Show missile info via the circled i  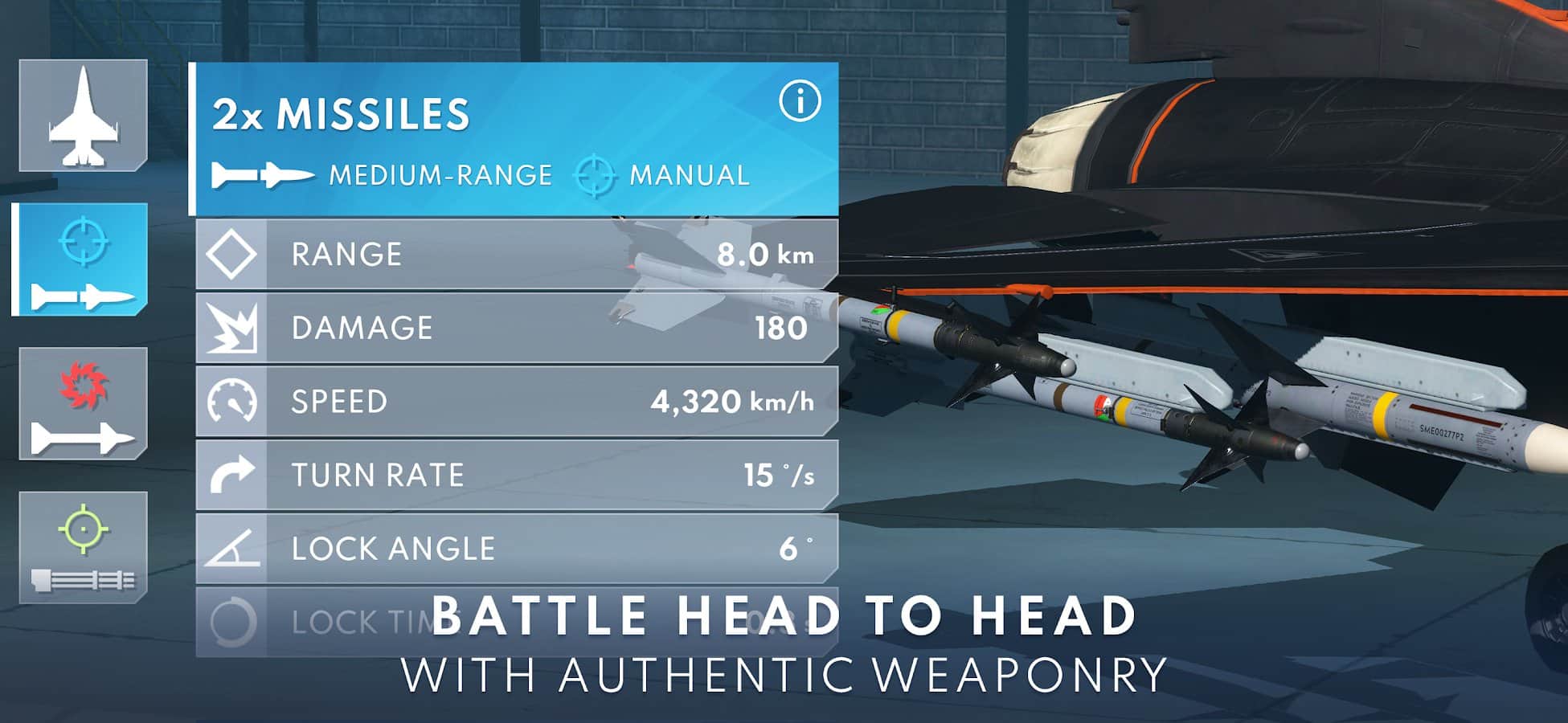(x=799, y=101)
